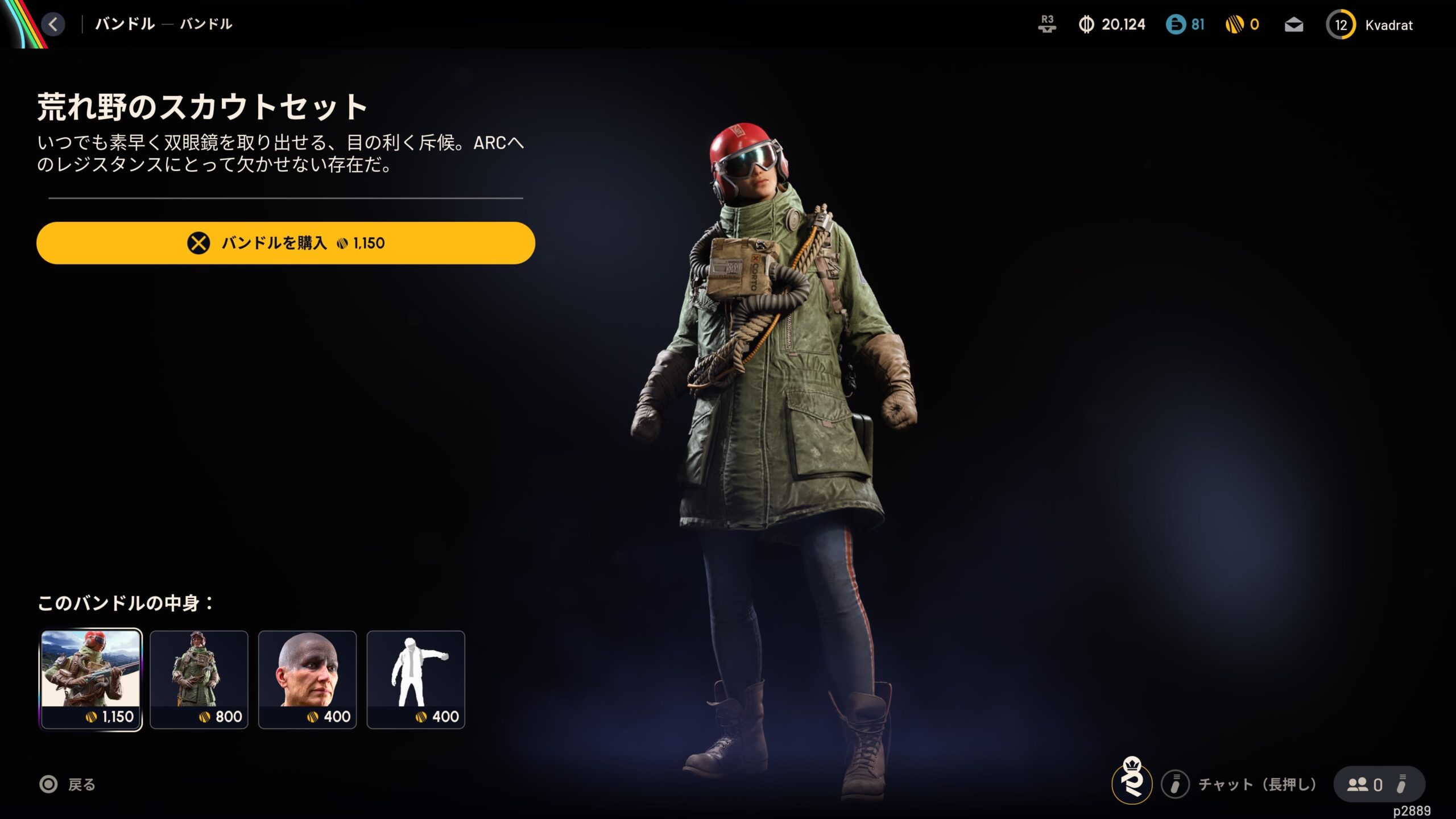Buy the bundle for 1,150
This screenshot has height=819, width=1456.
pyautogui.click(x=286, y=243)
